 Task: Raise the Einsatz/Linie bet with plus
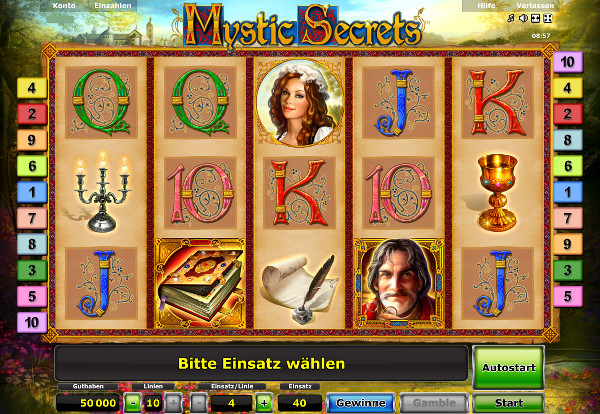coord(264,403)
